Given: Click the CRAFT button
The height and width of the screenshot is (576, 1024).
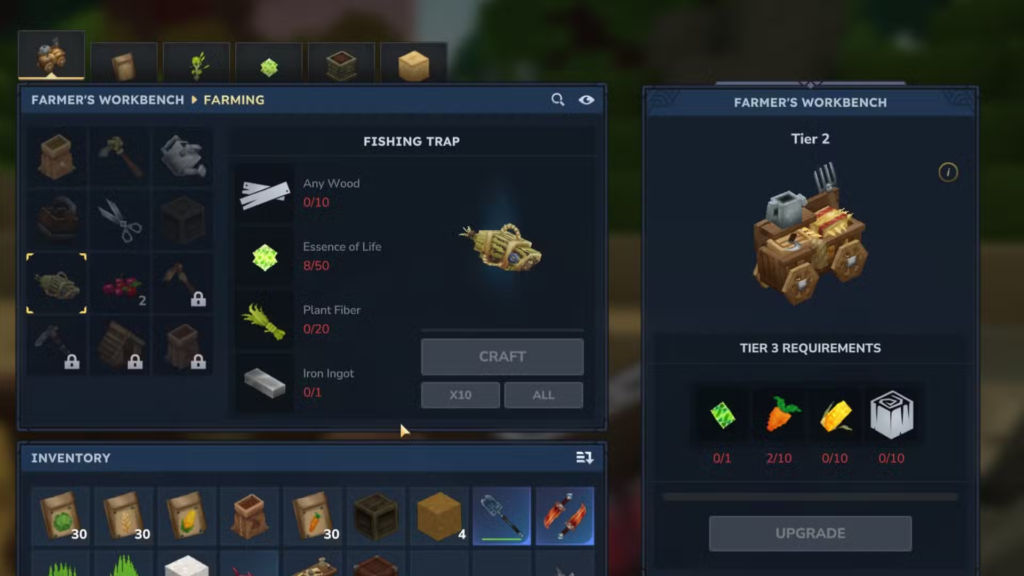Looking at the screenshot, I should coord(502,357).
